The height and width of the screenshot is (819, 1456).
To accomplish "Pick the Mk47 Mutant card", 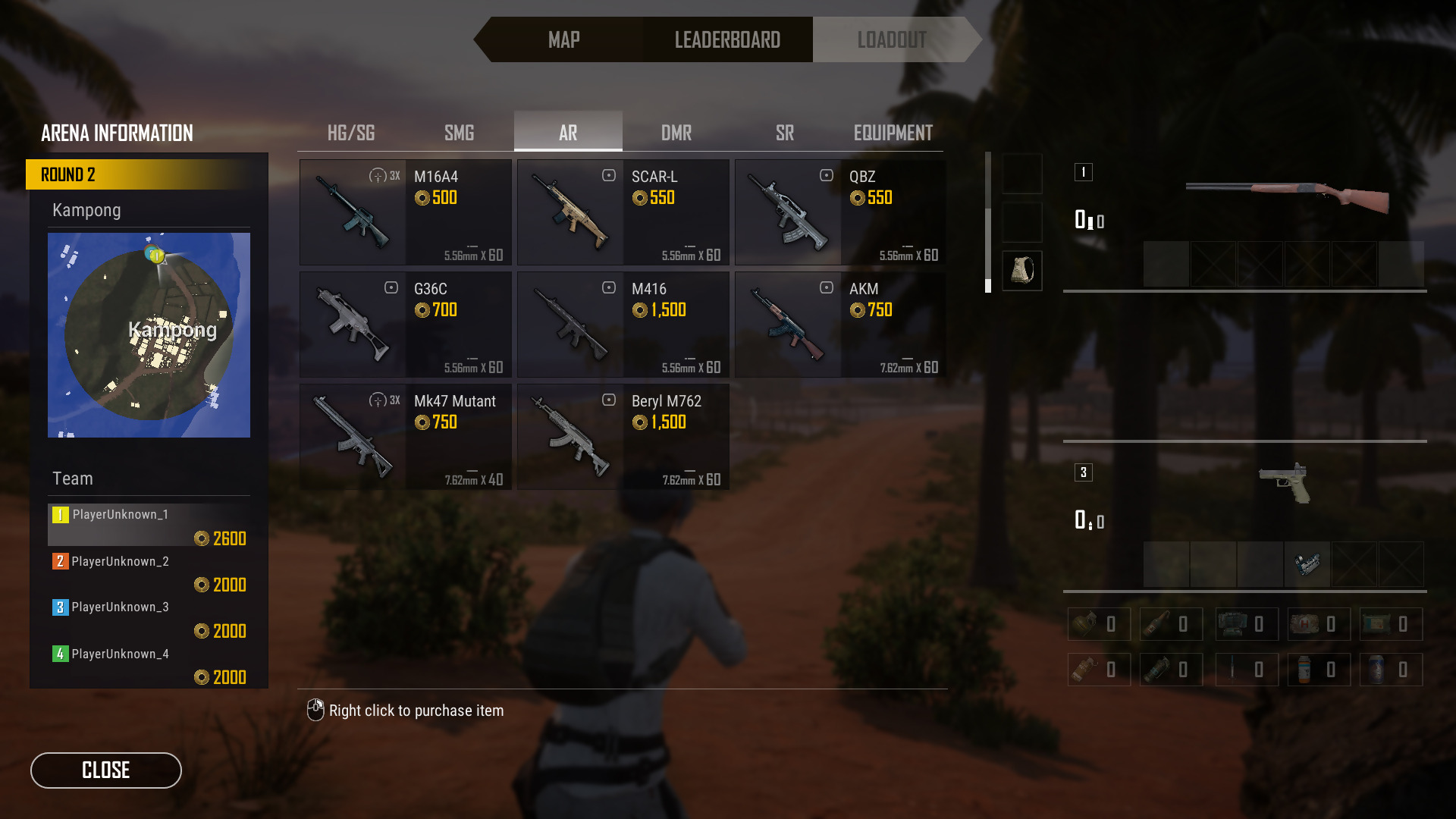I will tap(406, 437).
